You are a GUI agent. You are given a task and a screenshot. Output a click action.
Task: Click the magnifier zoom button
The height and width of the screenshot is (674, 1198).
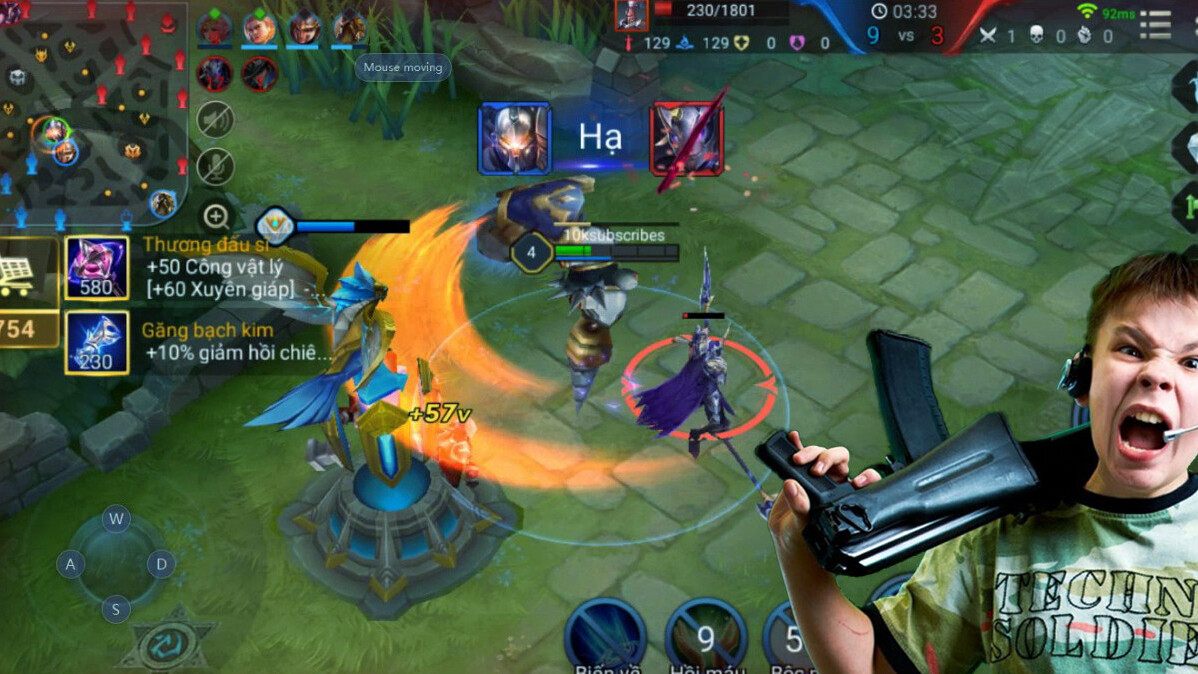pos(216,216)
